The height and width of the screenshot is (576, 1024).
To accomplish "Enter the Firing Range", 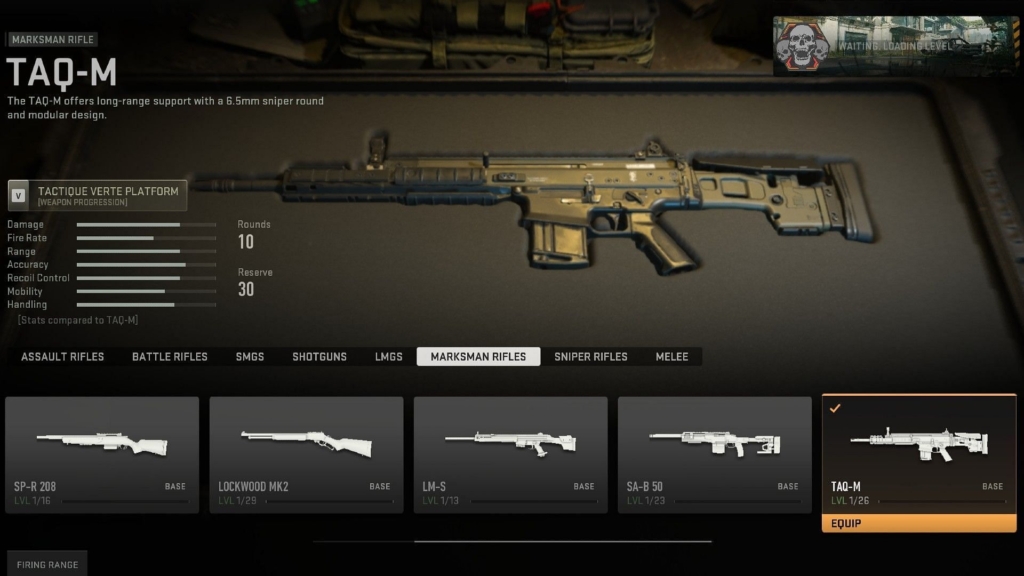I will tap(47, 565).
